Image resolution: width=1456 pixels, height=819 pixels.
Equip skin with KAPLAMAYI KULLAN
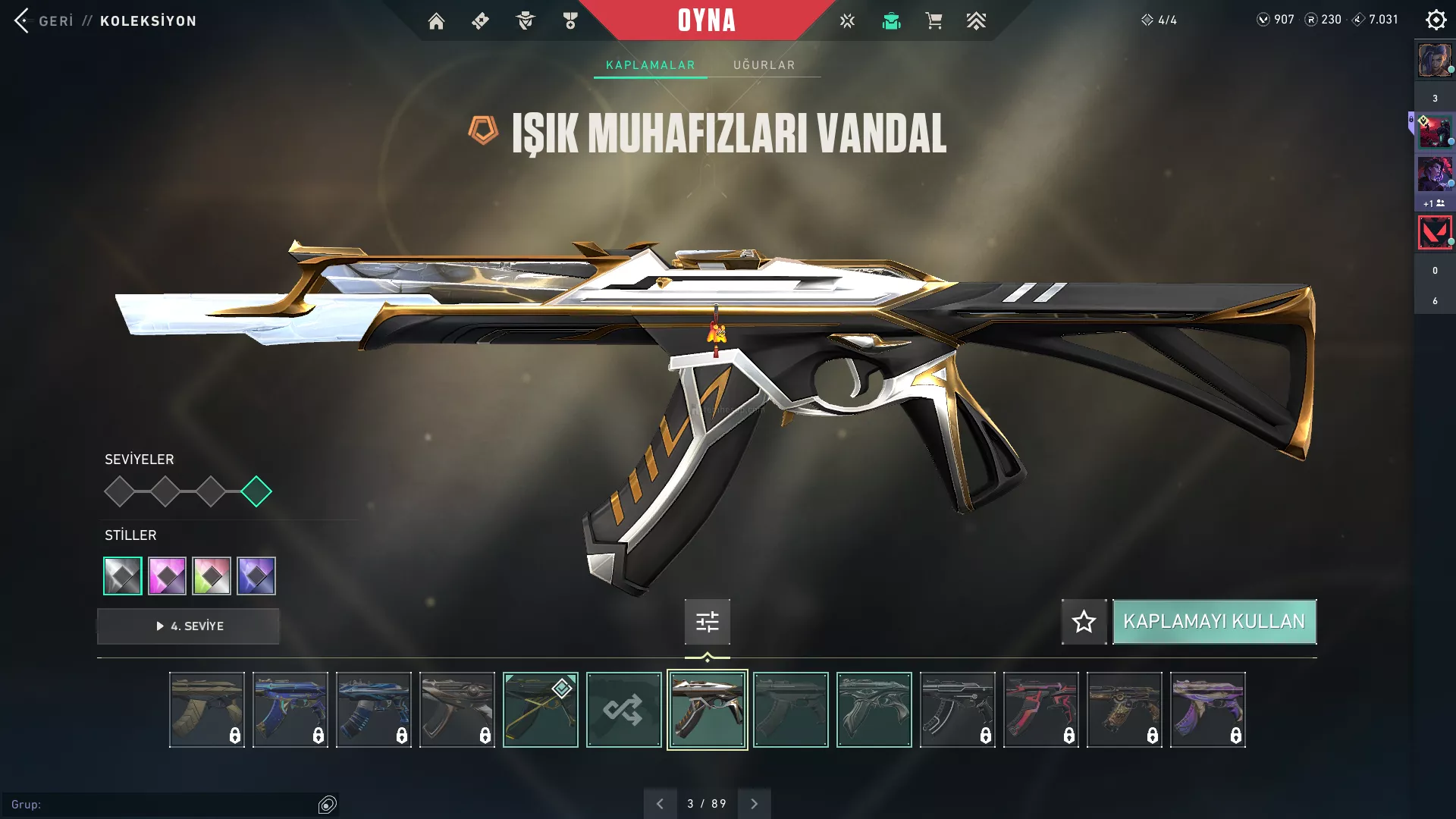pos(1214,622)
